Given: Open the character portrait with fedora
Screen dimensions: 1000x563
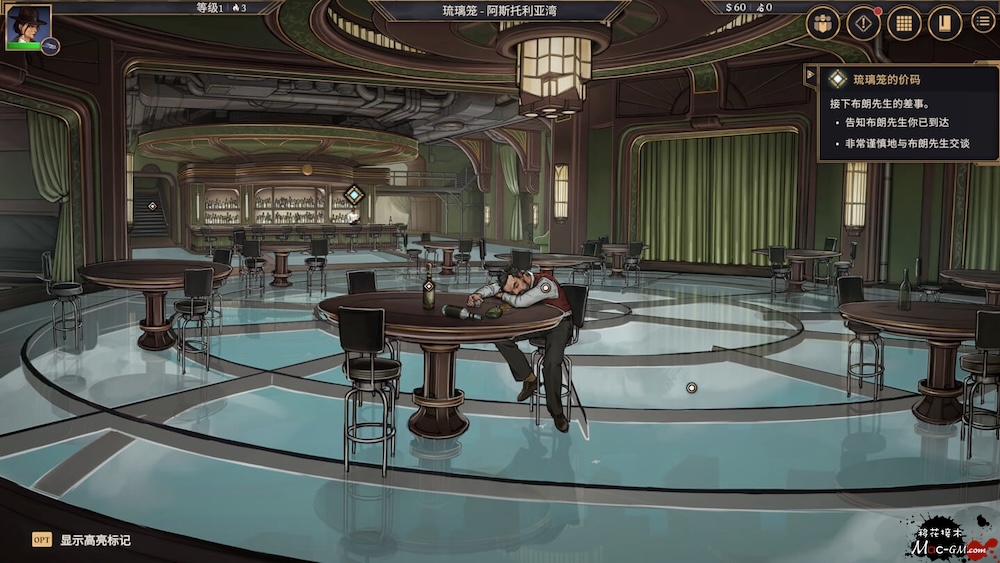Looking at the screenshot, I should (x=28, y=27).
